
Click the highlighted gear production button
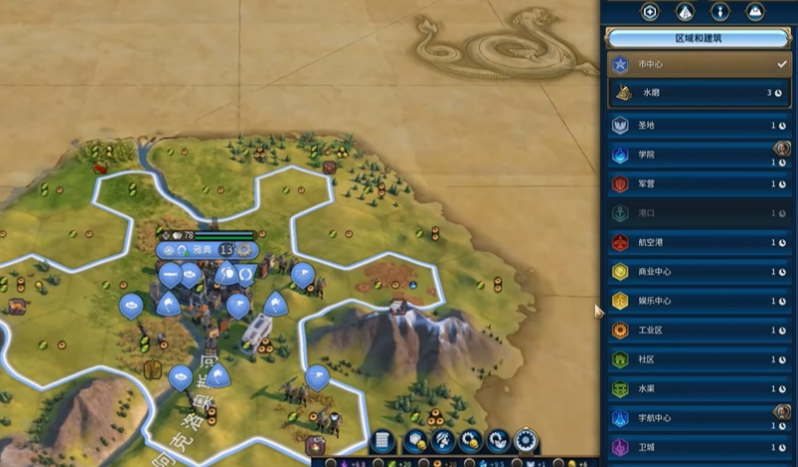(525, 441)
